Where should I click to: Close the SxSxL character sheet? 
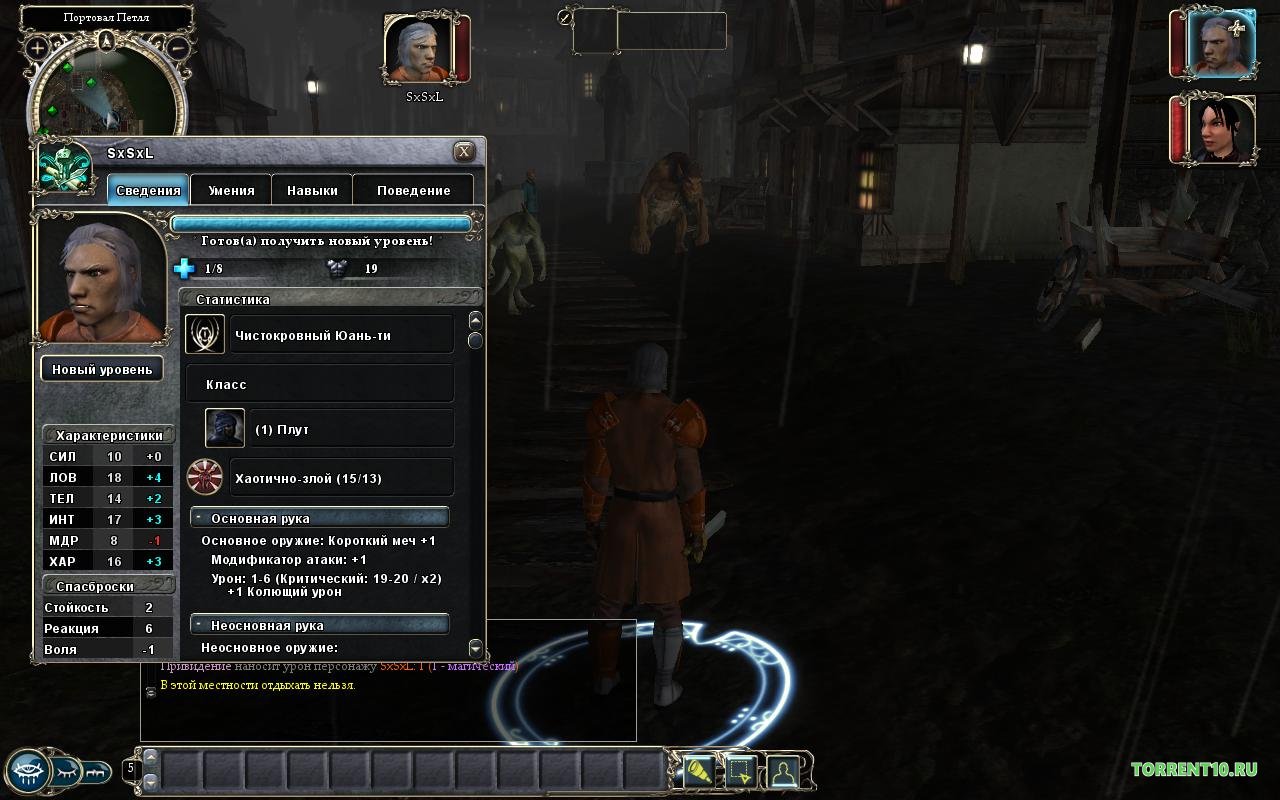(x=464, y=152)
